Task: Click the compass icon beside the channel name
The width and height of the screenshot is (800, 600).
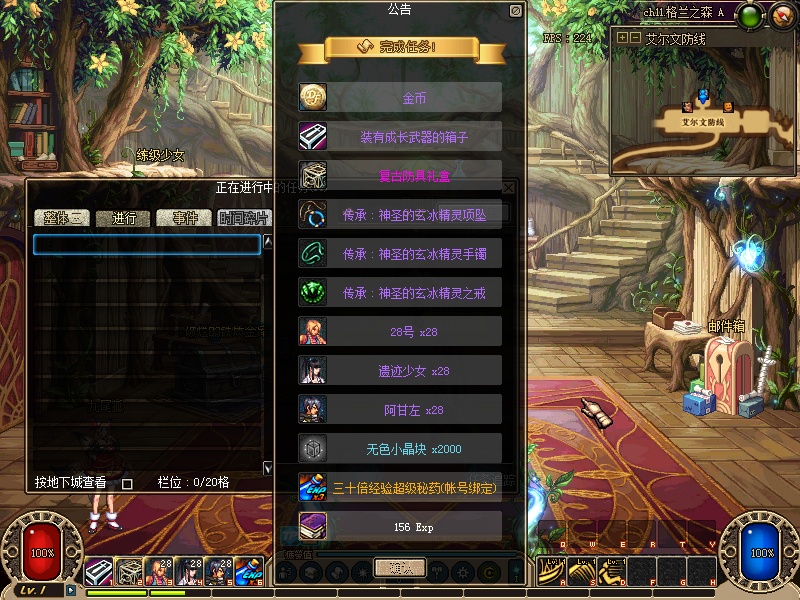Action: (780, 15)
